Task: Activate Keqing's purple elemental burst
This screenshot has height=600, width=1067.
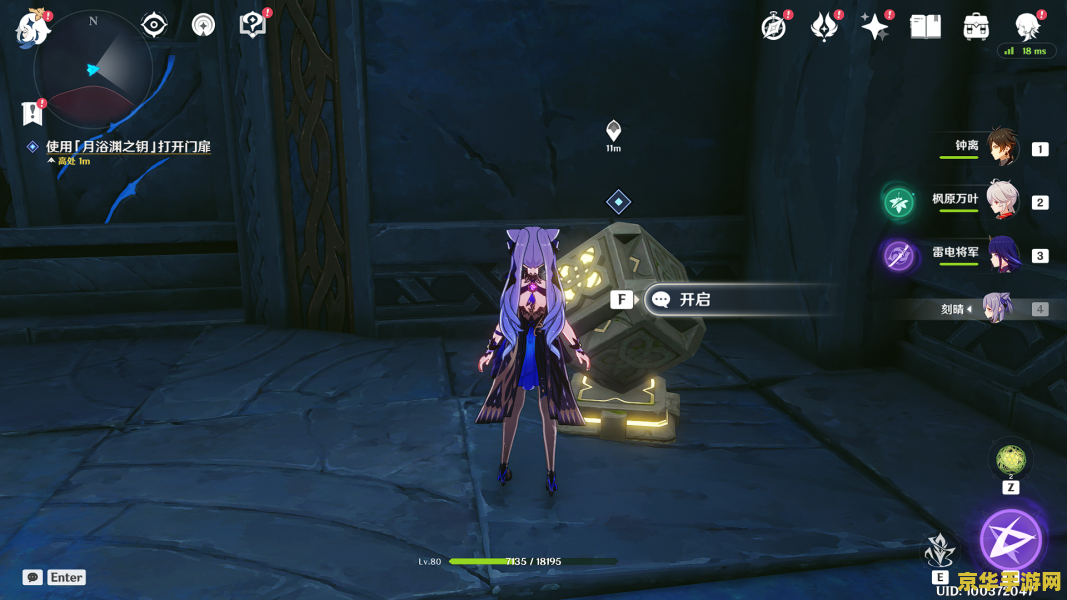Action: (x=1011, y=541)
